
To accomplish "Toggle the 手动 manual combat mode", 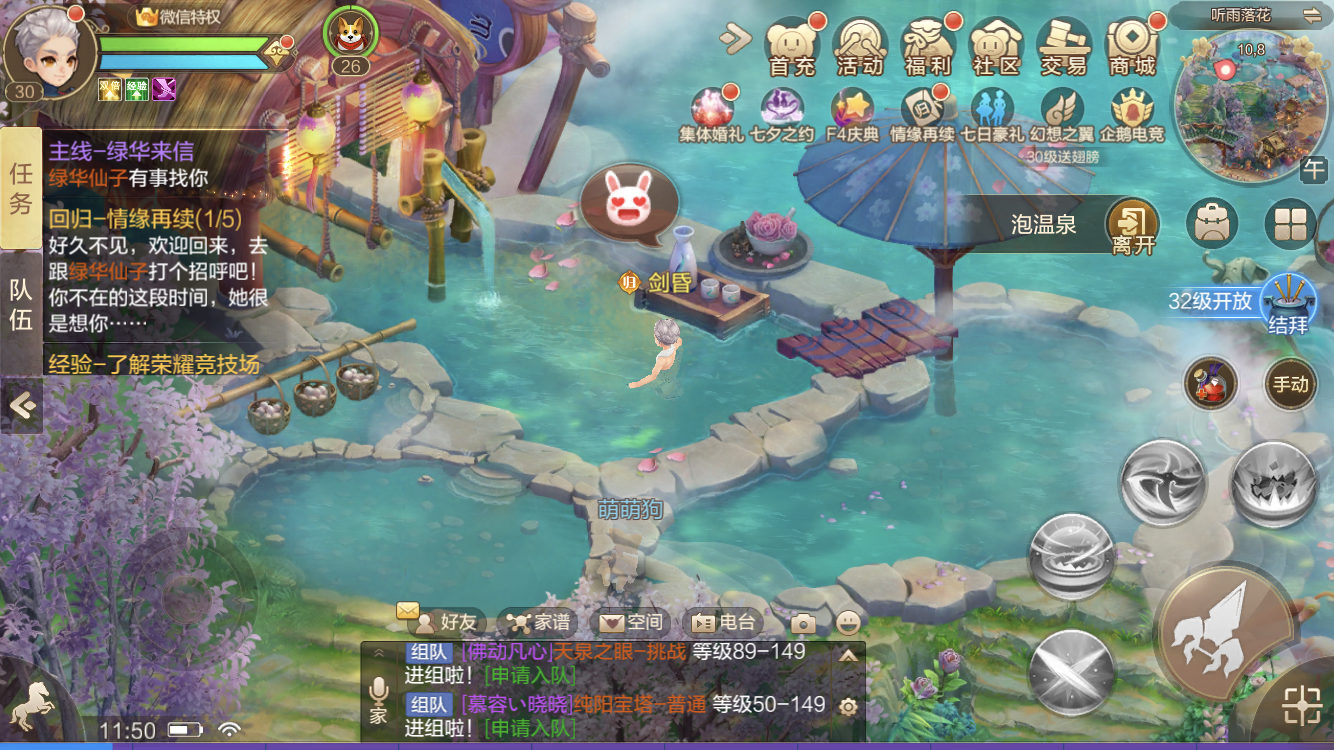I will coord(1290,385).
